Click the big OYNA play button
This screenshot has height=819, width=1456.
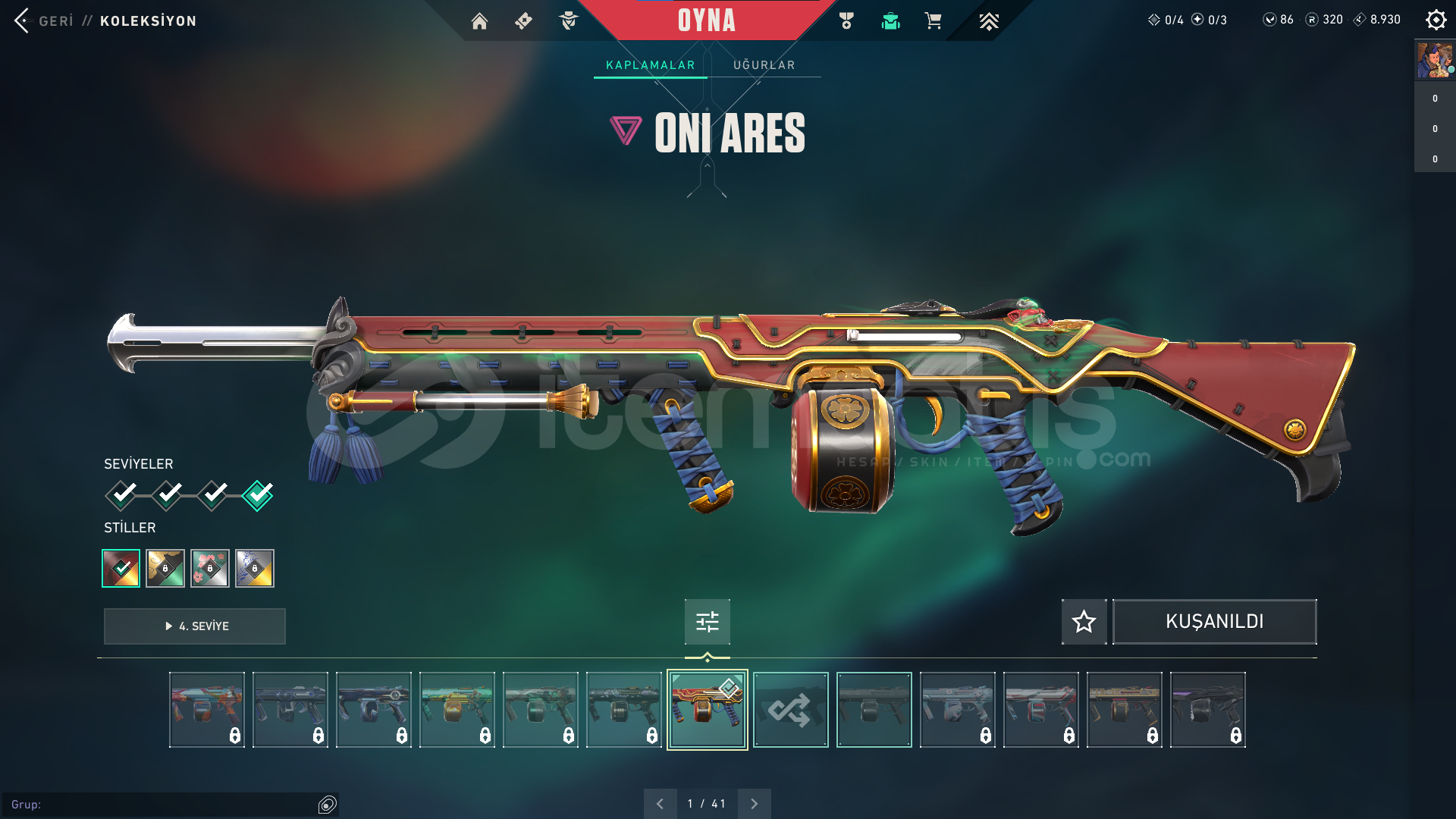tap(706, 20)
